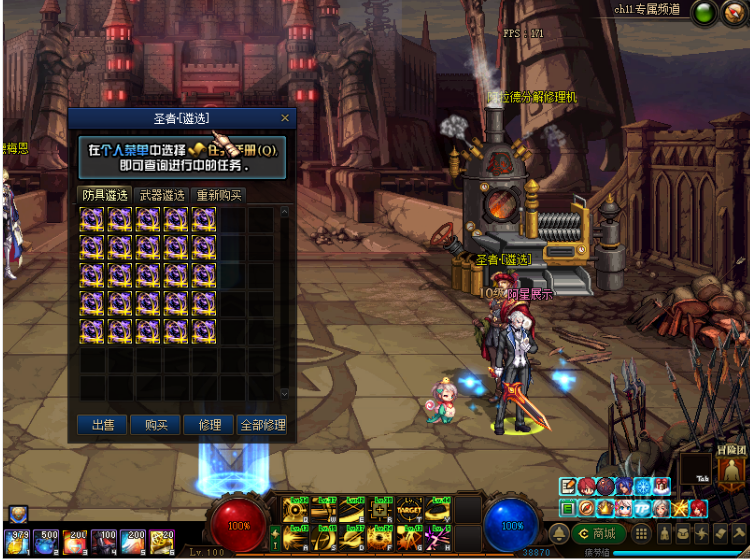Repair everything with 全部修理

[x=263, y=425]
